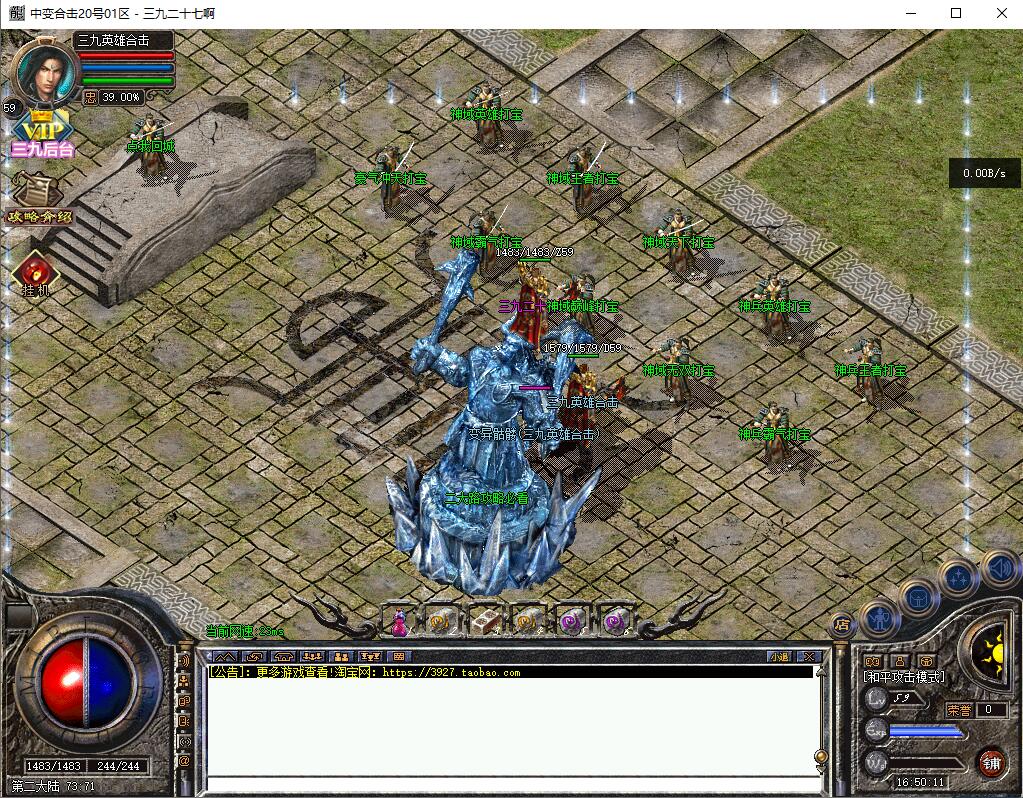Open the red 铺 stall button
Viewport: 1023px width, 798px height.
(x=991, y=763)
